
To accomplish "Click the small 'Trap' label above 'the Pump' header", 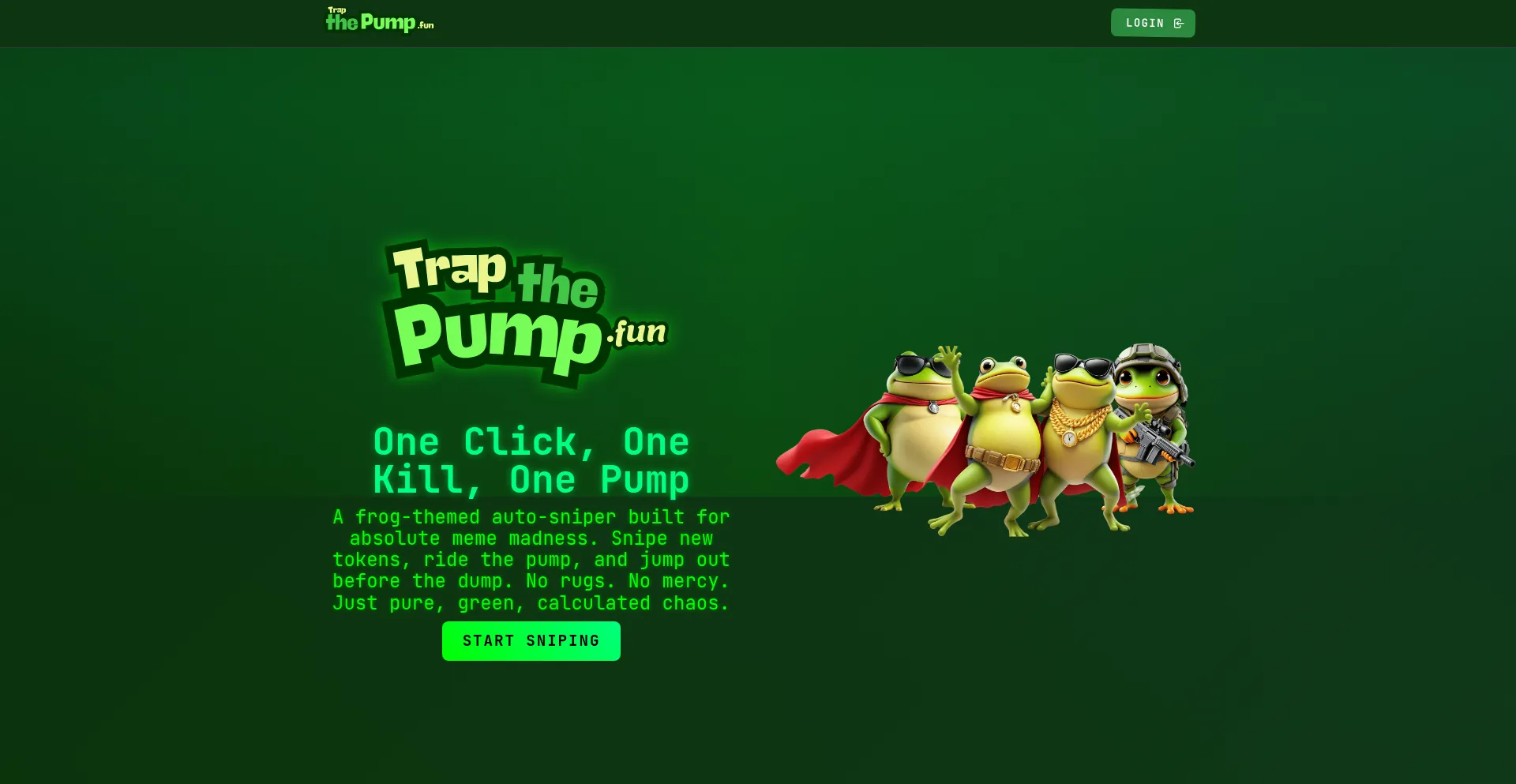I will point(336,10).
